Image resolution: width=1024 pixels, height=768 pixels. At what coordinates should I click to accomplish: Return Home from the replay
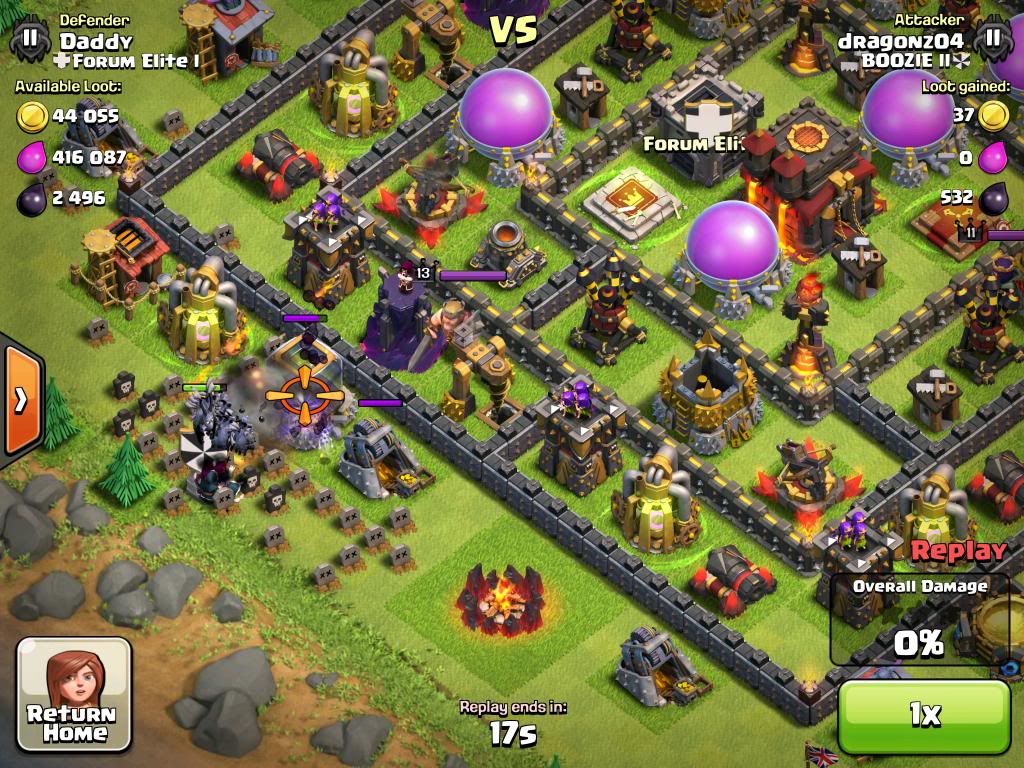click(74, 695)
